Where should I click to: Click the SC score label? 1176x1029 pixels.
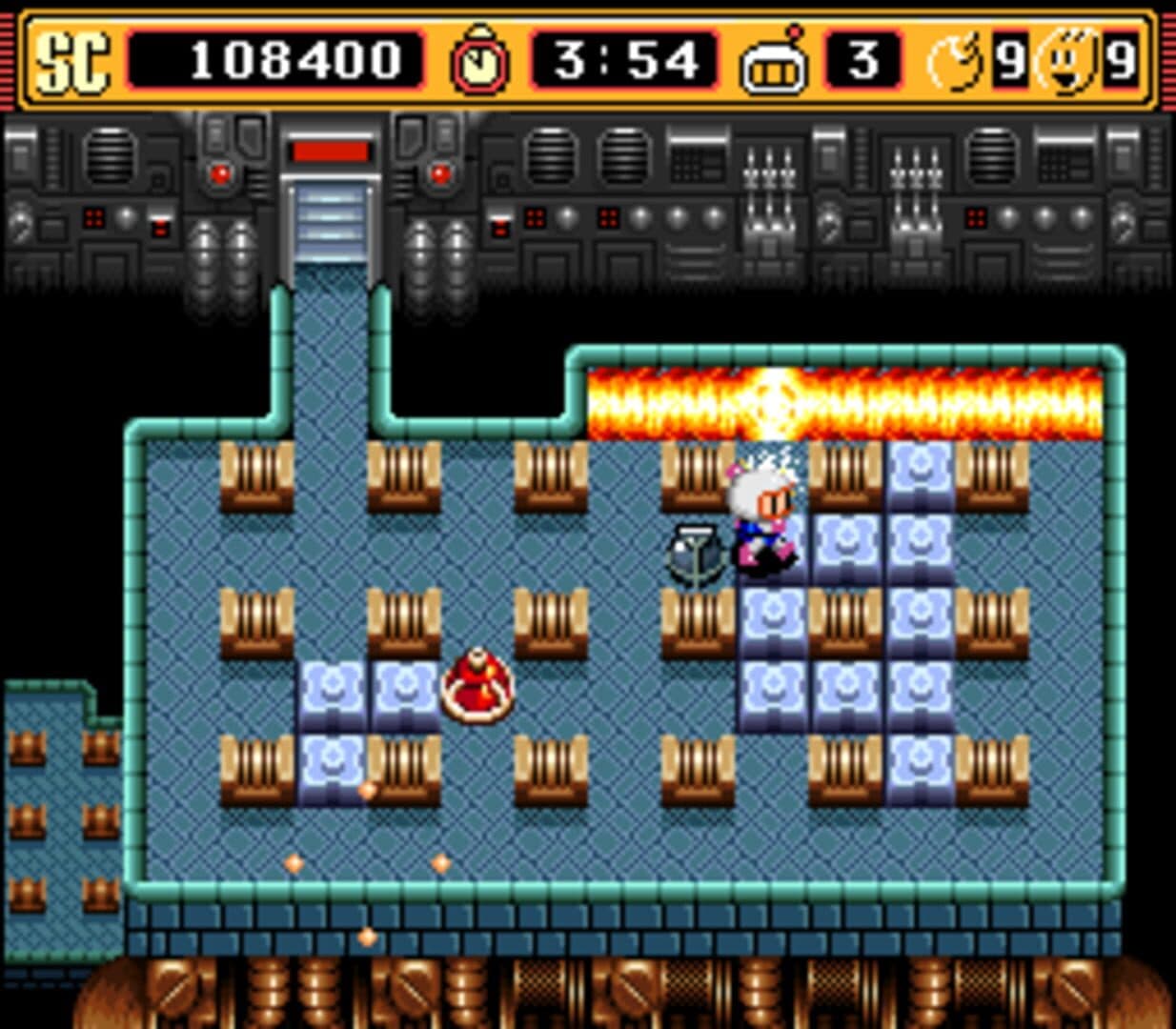tap(72, 63)
